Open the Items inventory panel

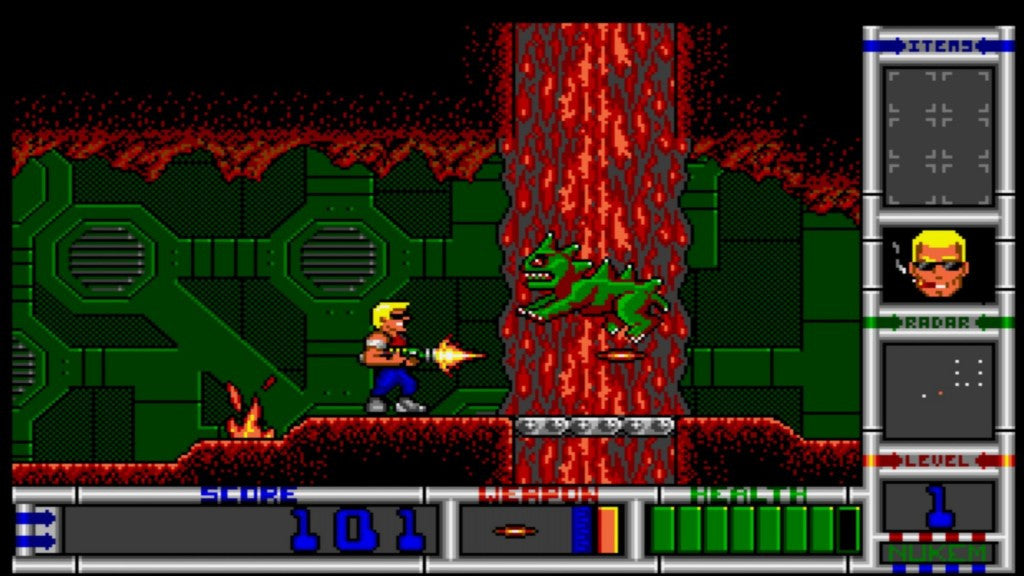[938, 135]
